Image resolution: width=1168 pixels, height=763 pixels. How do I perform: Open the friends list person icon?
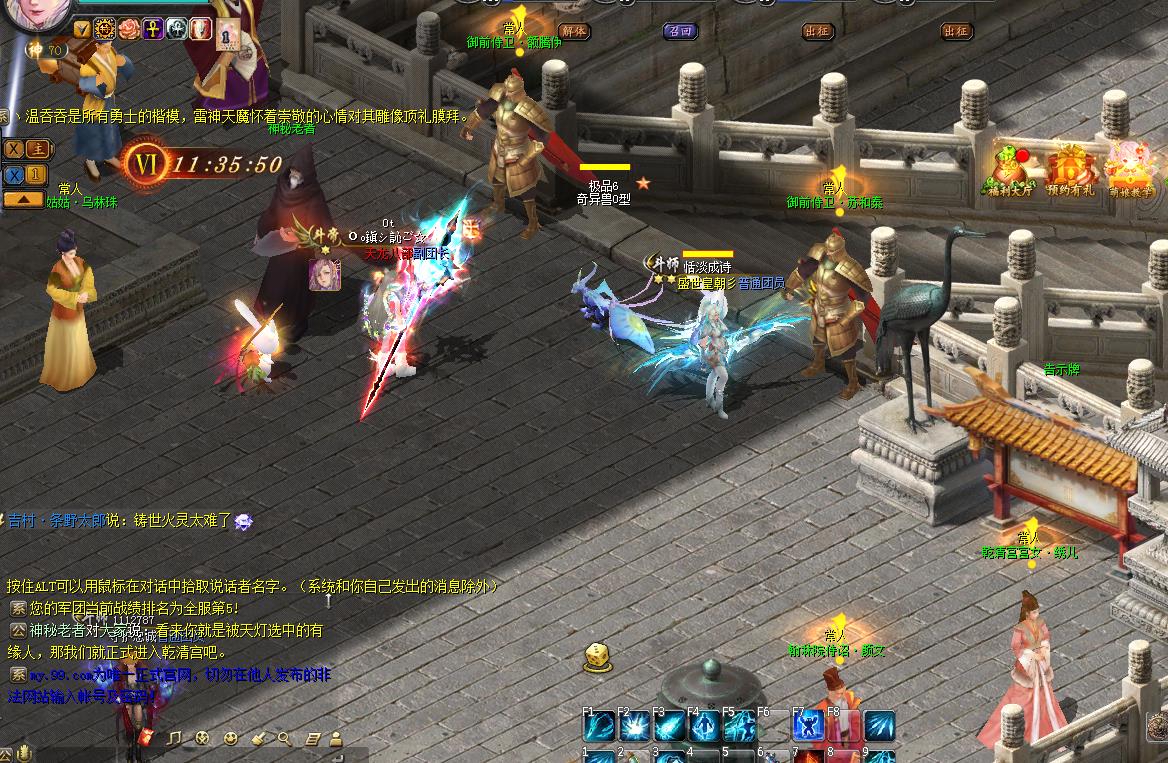point(336,738)
